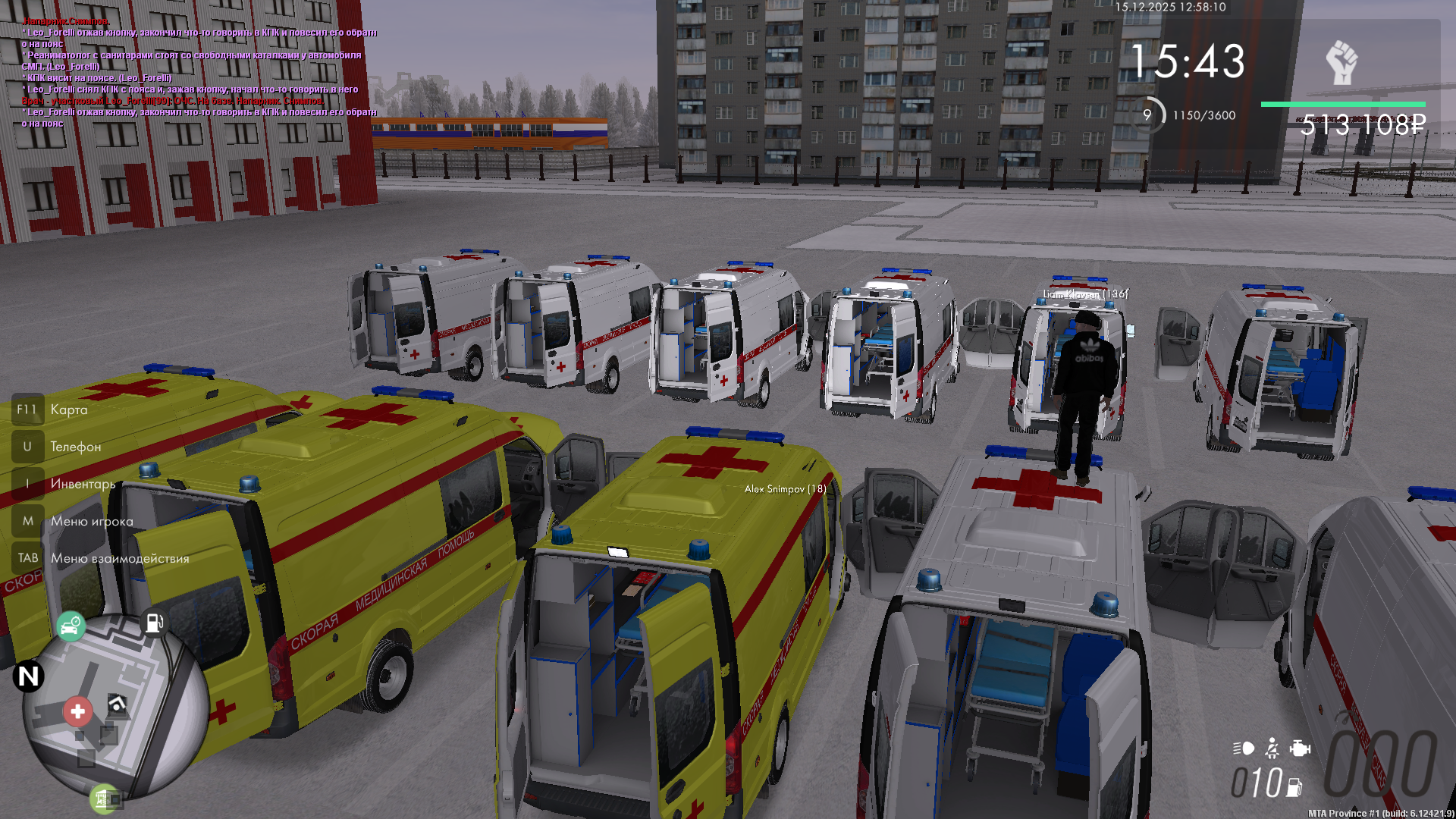Toggle the seatbelt indicator icon
Viewport: 1456px width, 819px height.
(1272, 749)
